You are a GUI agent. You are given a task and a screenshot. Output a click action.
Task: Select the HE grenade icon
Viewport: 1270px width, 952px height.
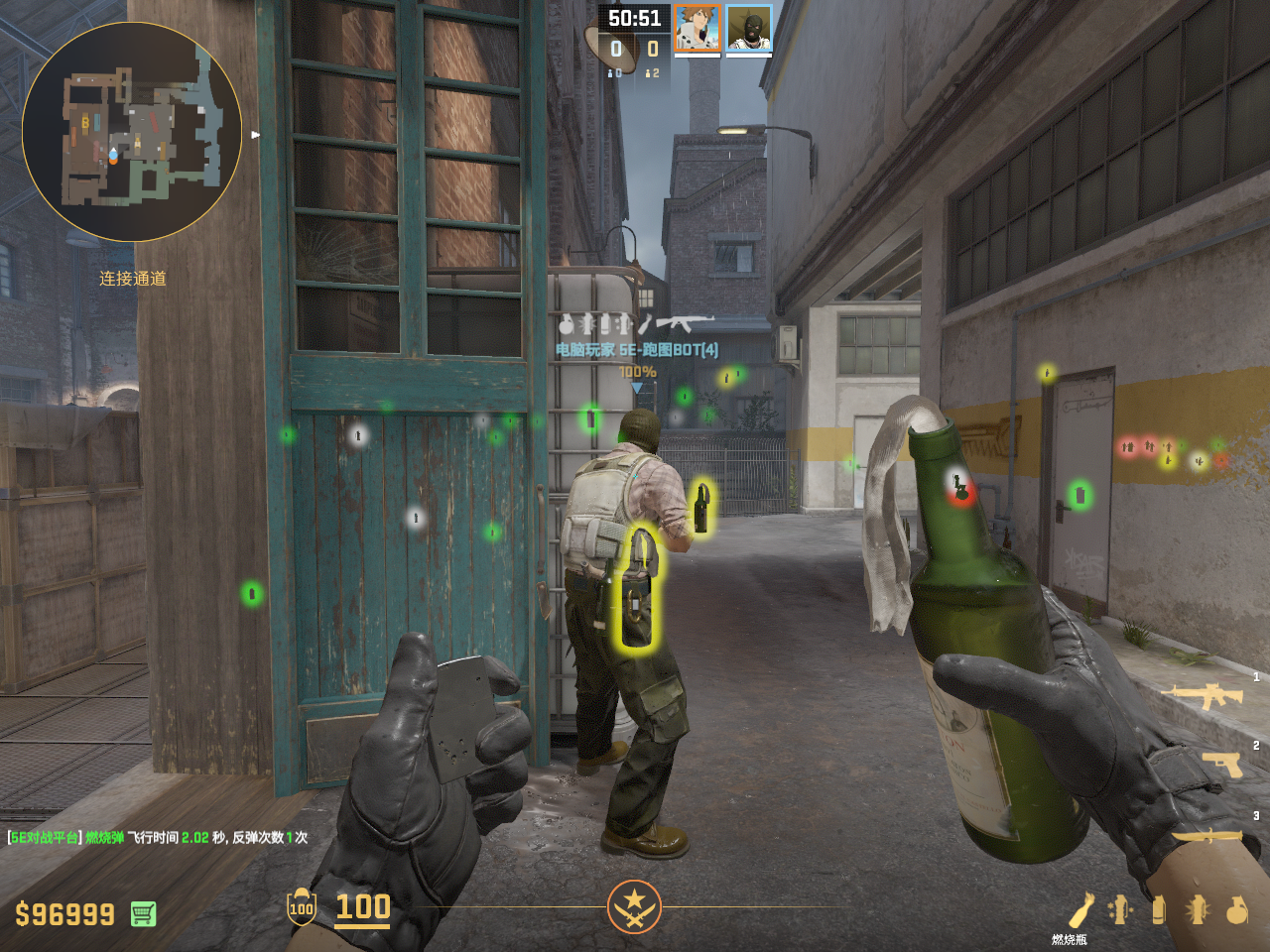pyautogui.click(x=1237, y=909)
